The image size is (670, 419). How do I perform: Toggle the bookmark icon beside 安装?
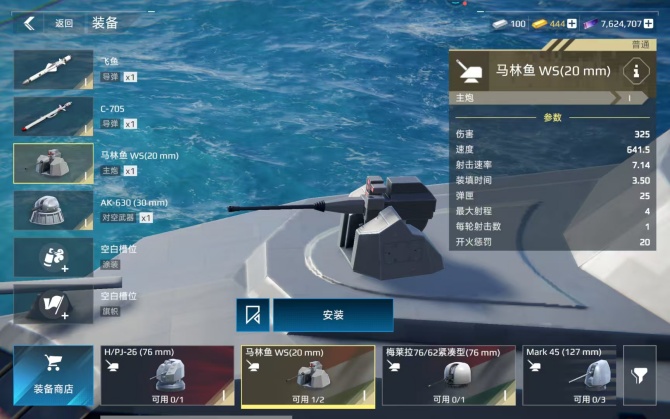(x=252, y=315)
